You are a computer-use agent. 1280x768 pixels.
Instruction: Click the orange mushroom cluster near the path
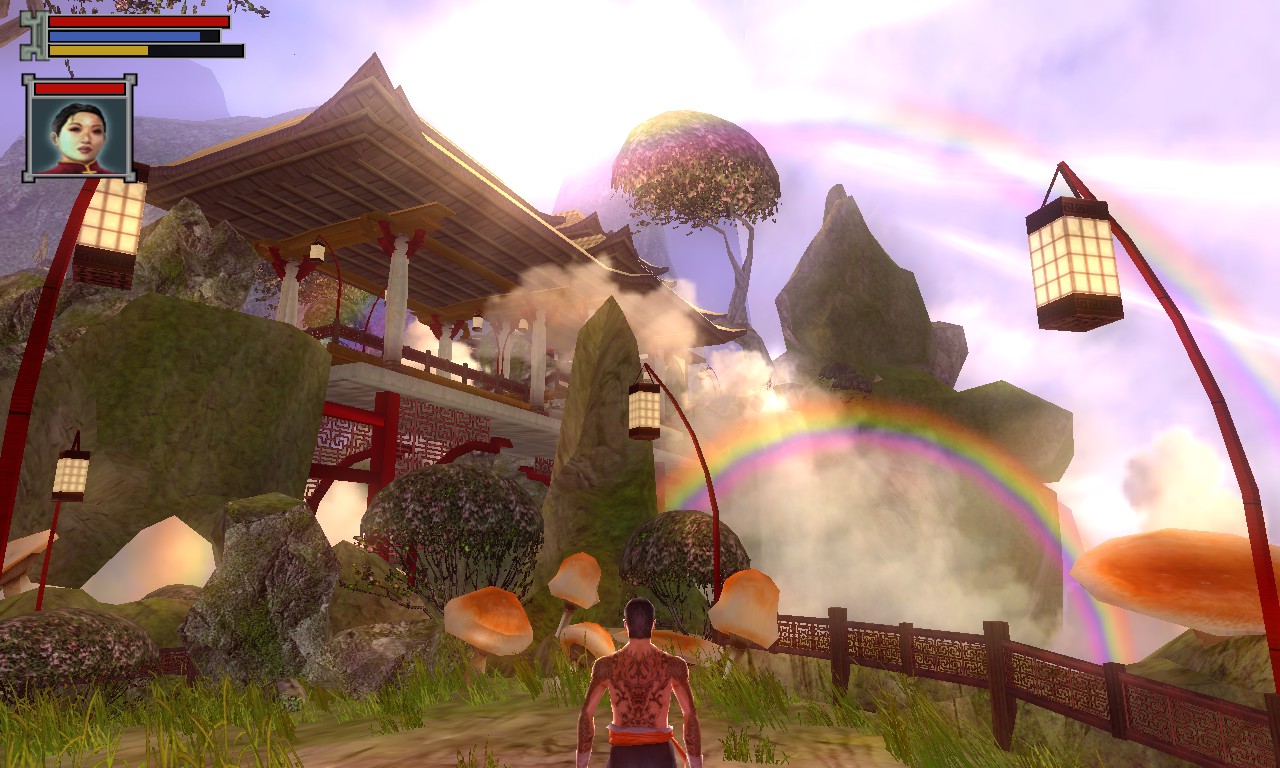click(x=490, y=615)
